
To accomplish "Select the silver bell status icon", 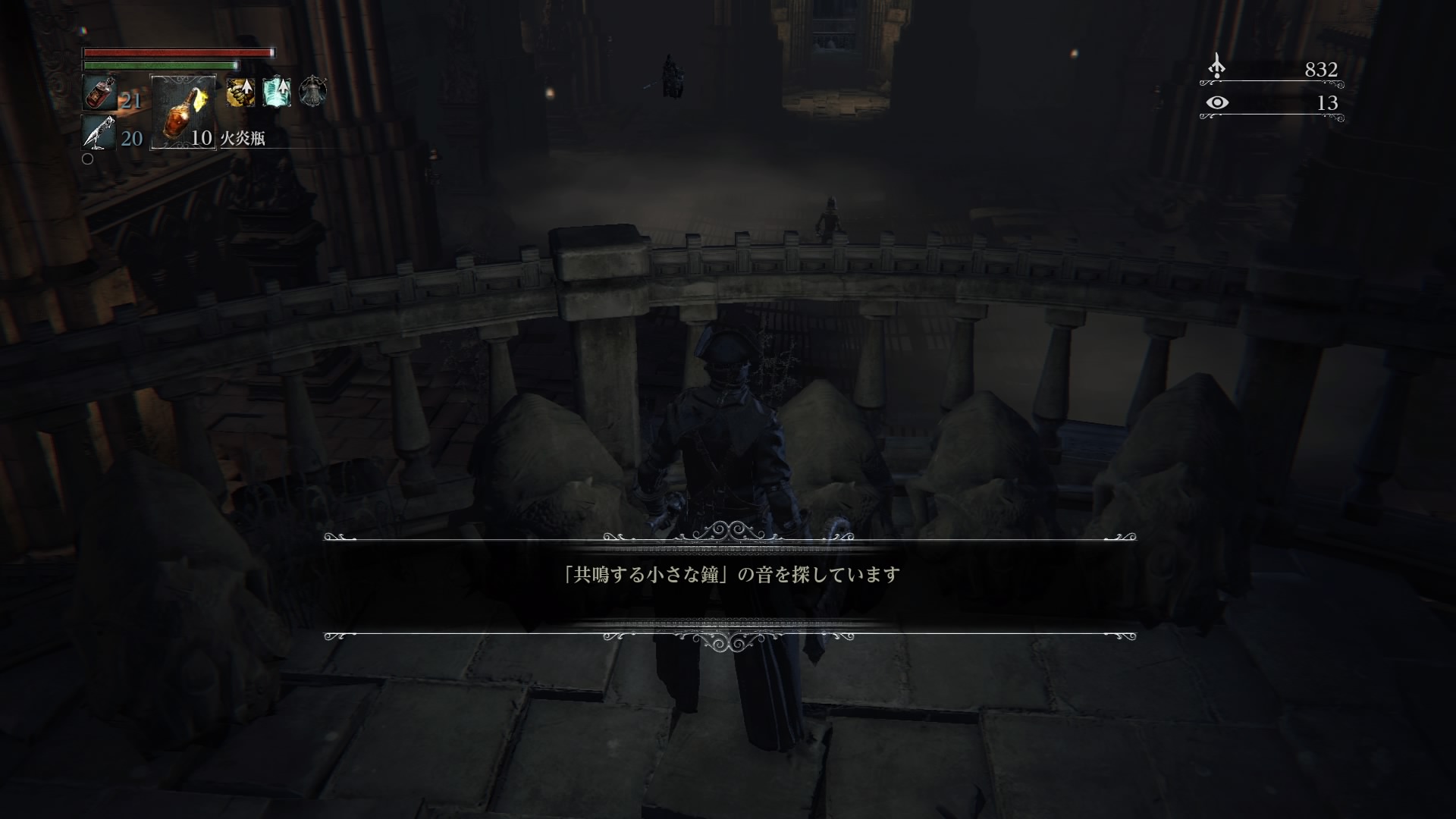I will click(313, 93).
